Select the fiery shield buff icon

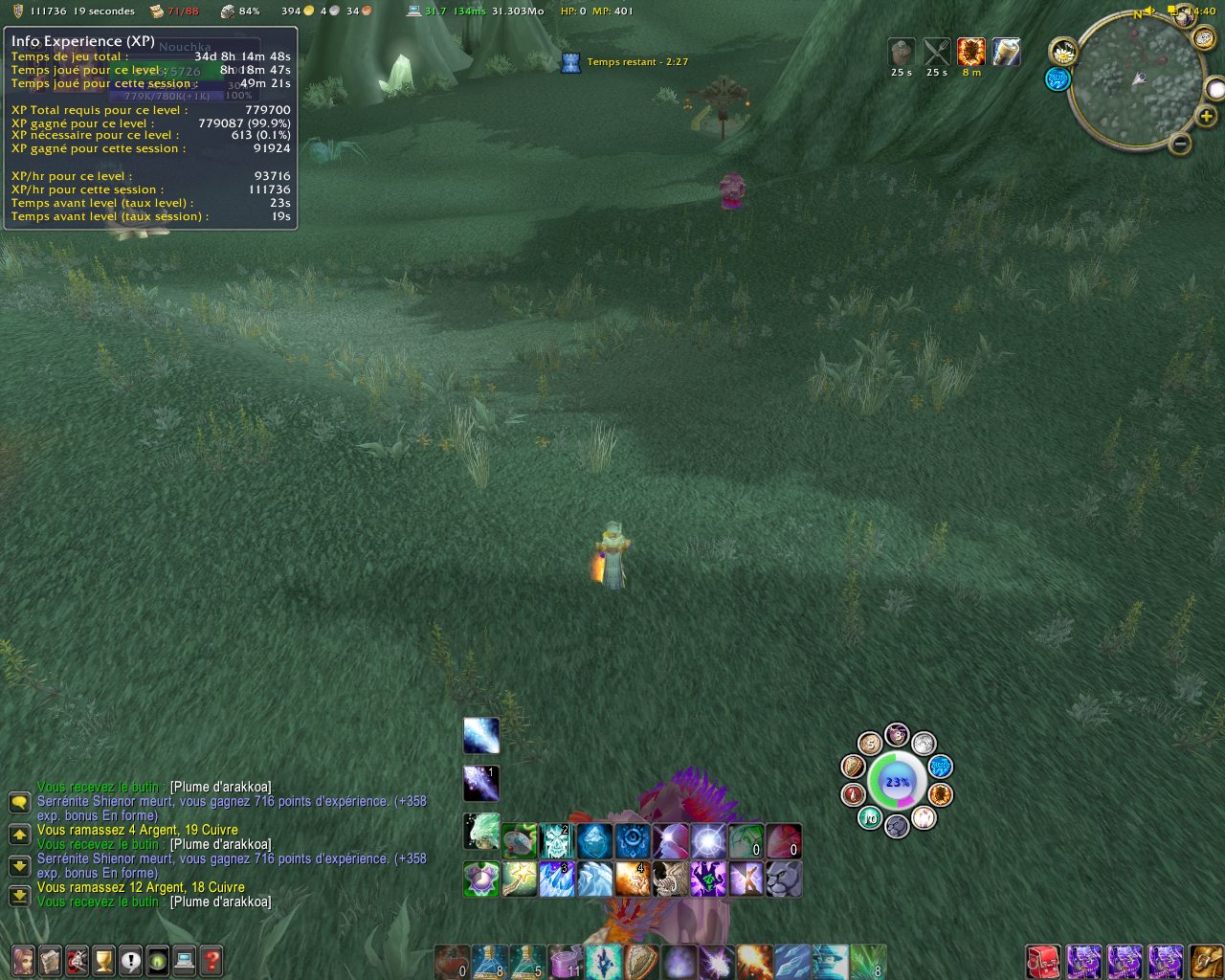pyautogui.click(x=970, y=52)
